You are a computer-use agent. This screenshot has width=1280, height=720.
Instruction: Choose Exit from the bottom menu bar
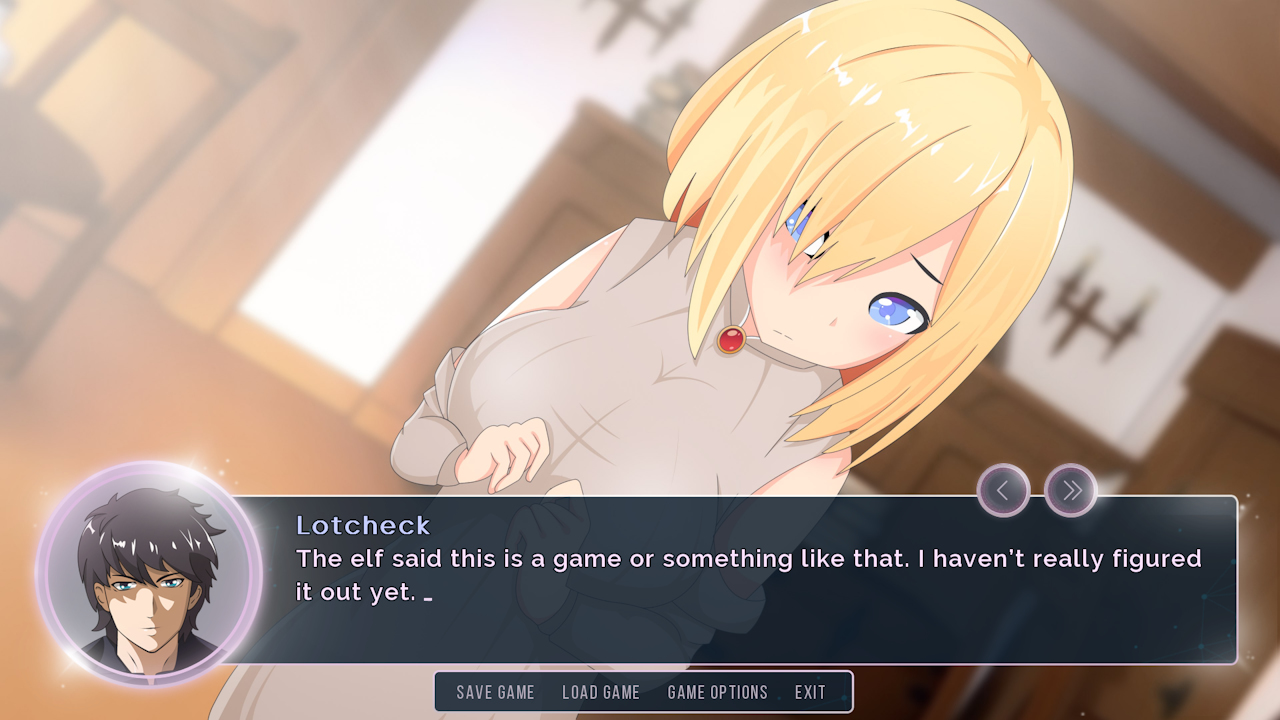point(810,692)
